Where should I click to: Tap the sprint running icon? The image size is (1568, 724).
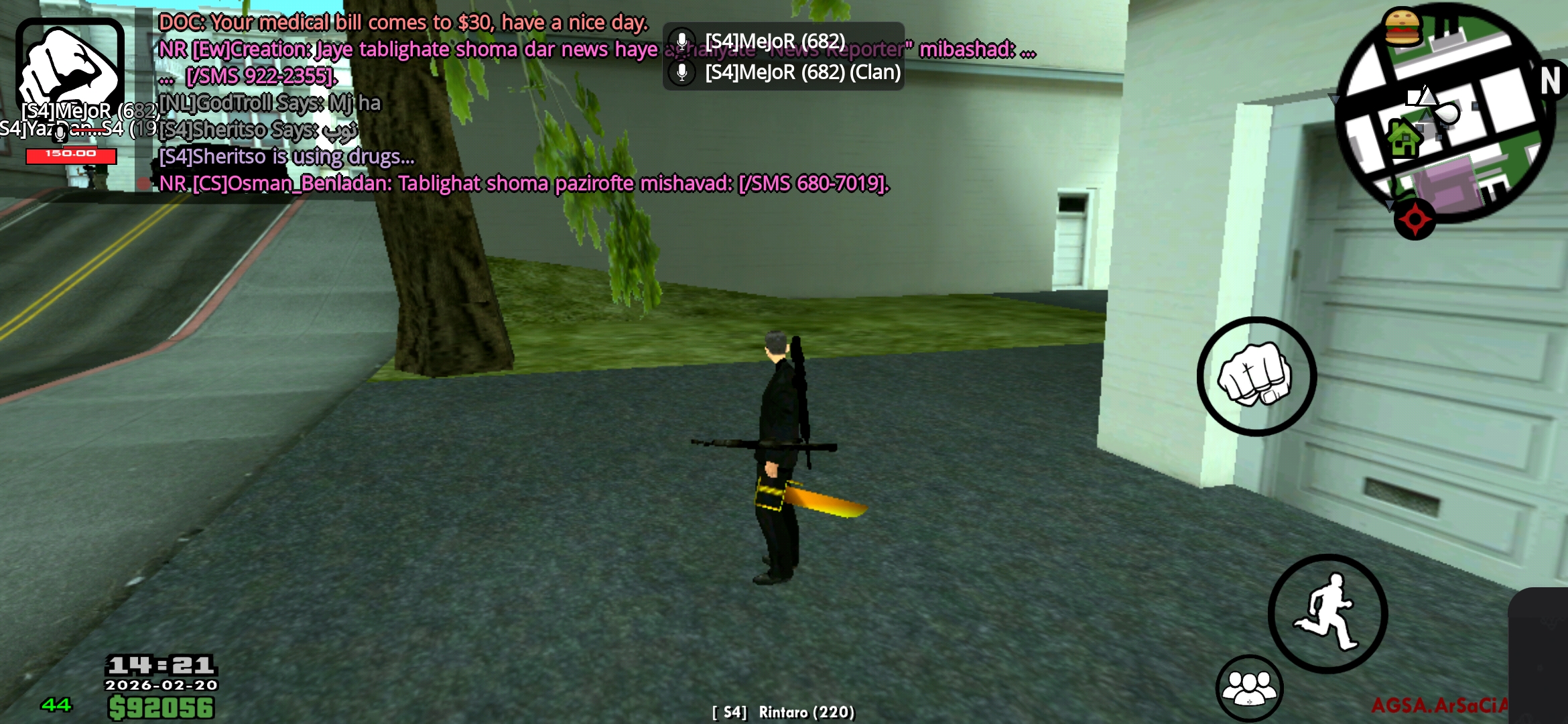(x=1328, y=613)
